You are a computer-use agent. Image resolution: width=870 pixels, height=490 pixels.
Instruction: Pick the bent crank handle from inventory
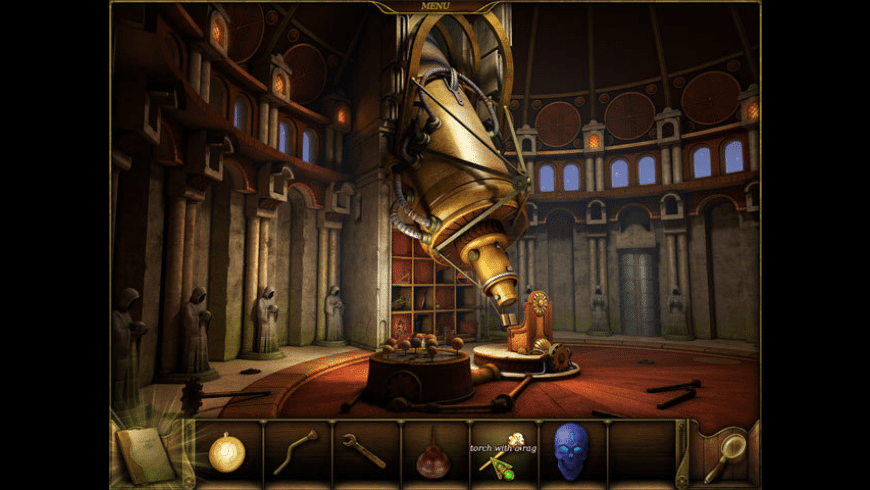(296, 452)
